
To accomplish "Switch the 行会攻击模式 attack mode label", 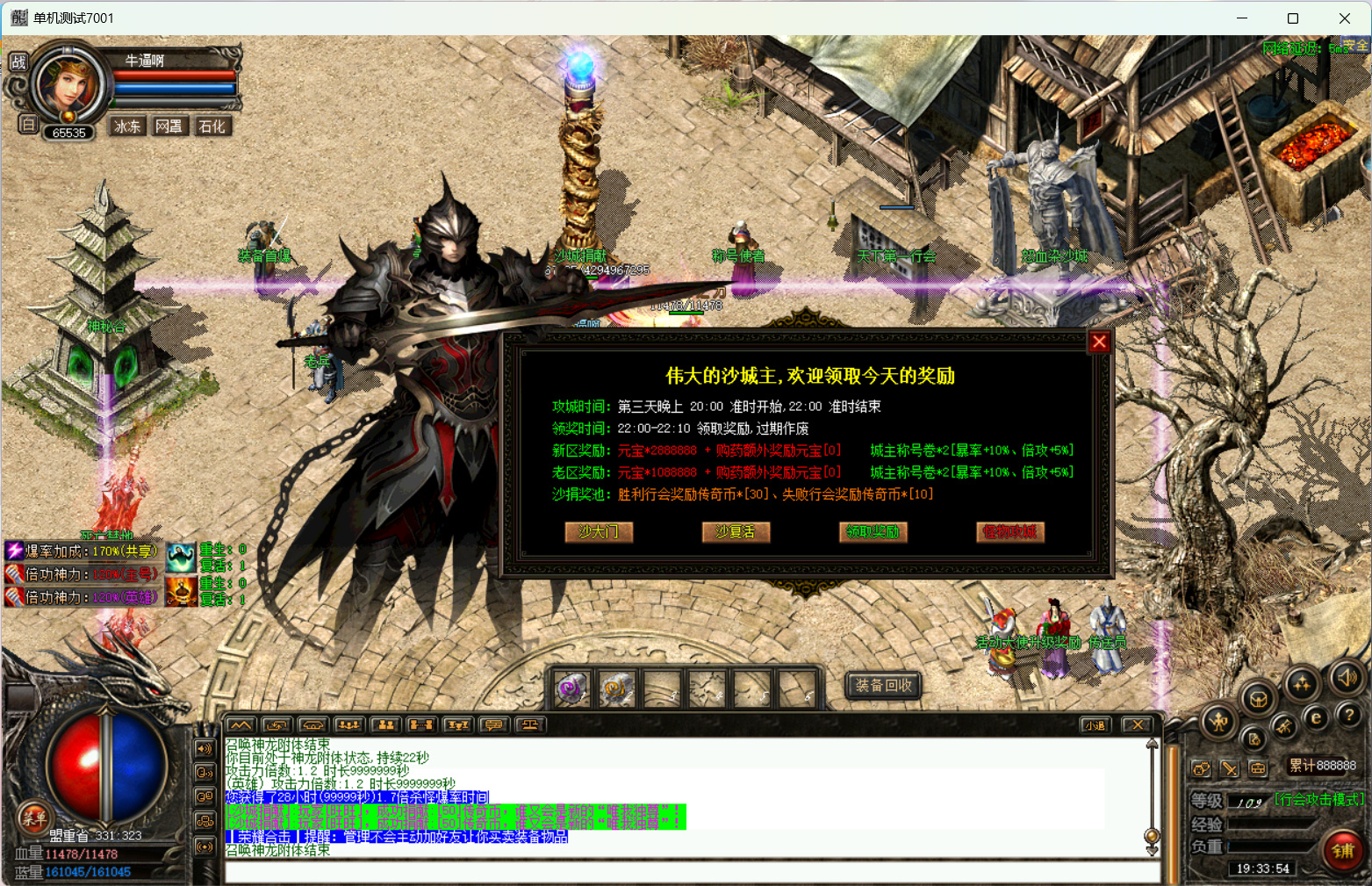I will coord(1318,799).
